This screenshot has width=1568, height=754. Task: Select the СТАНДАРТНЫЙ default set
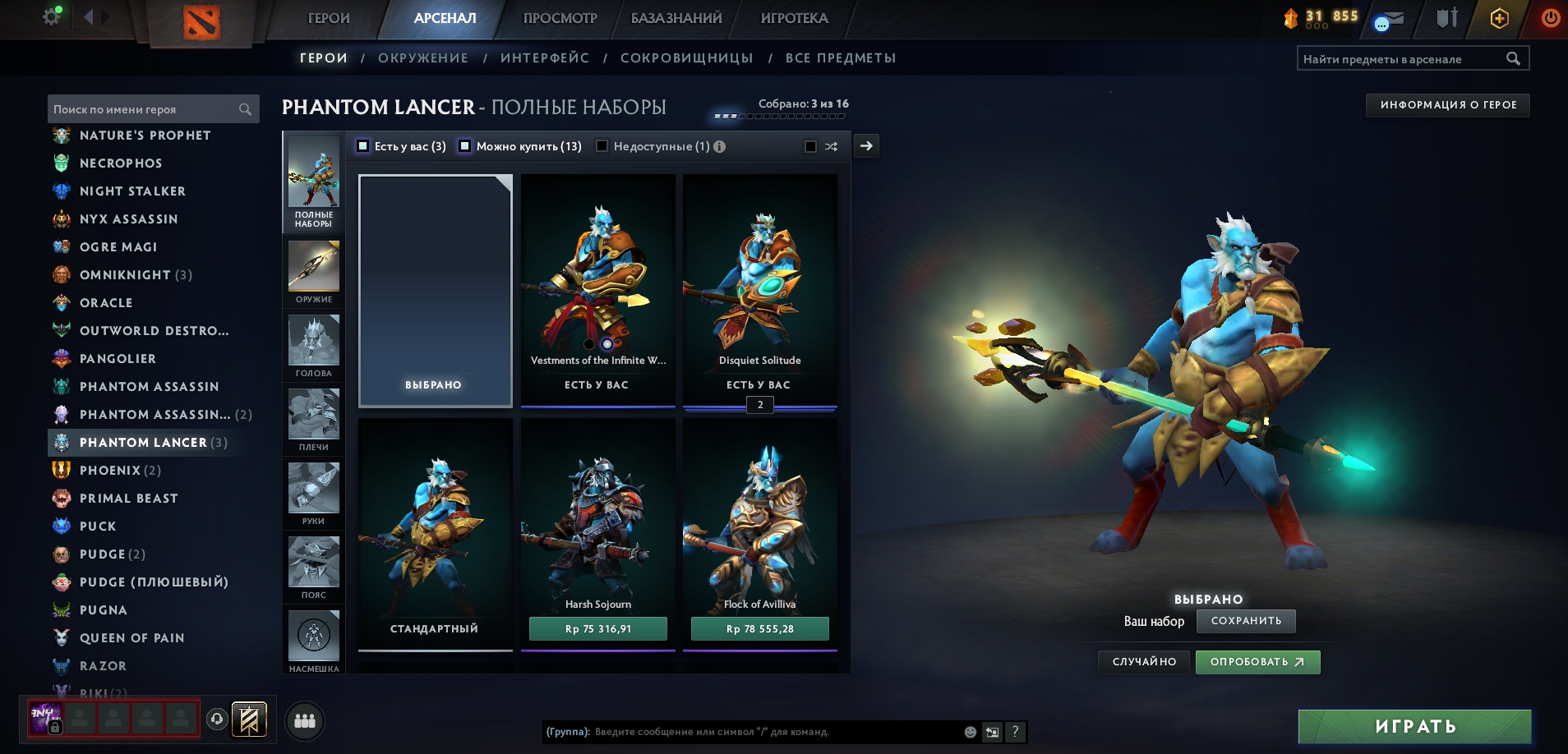pos(435,534)
